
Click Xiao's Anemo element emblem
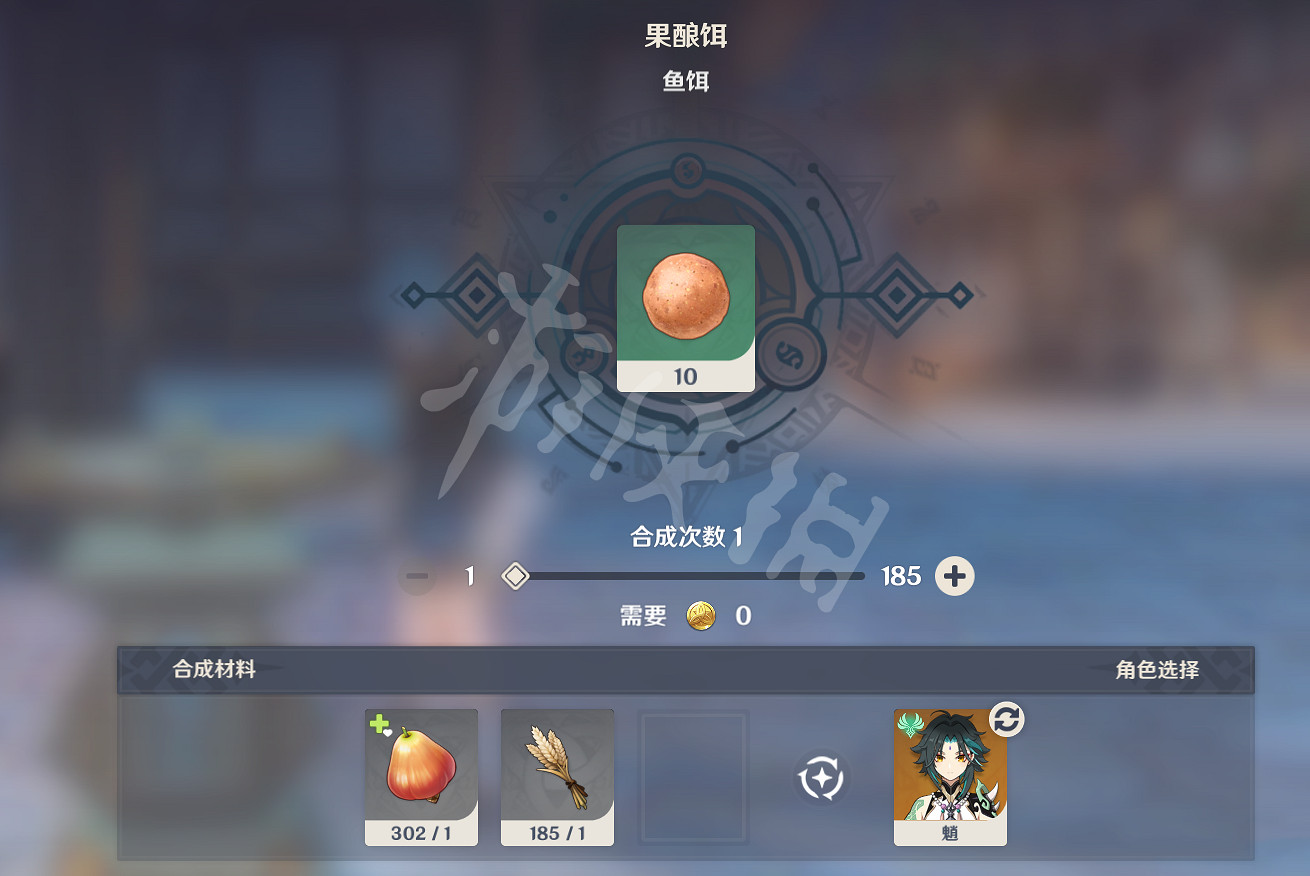pyautogui.click(x=911, y=722)
